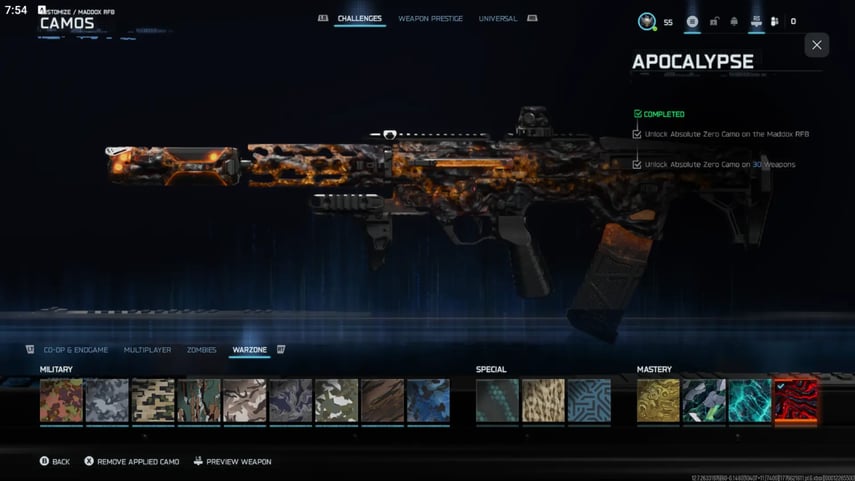Preview the weapon with camo
This screenshot has height=481, width=855.
(x=232, y=462)
